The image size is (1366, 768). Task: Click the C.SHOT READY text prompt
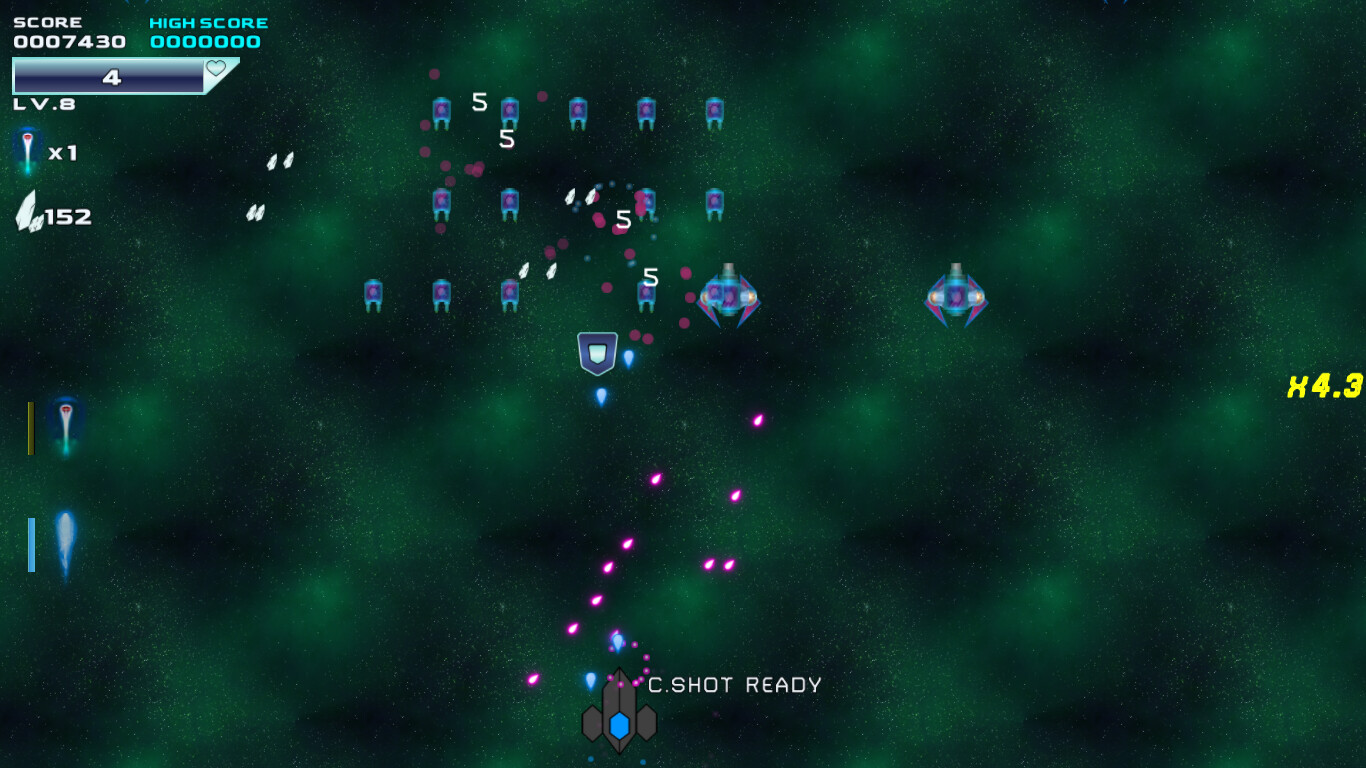pos(734,686)
